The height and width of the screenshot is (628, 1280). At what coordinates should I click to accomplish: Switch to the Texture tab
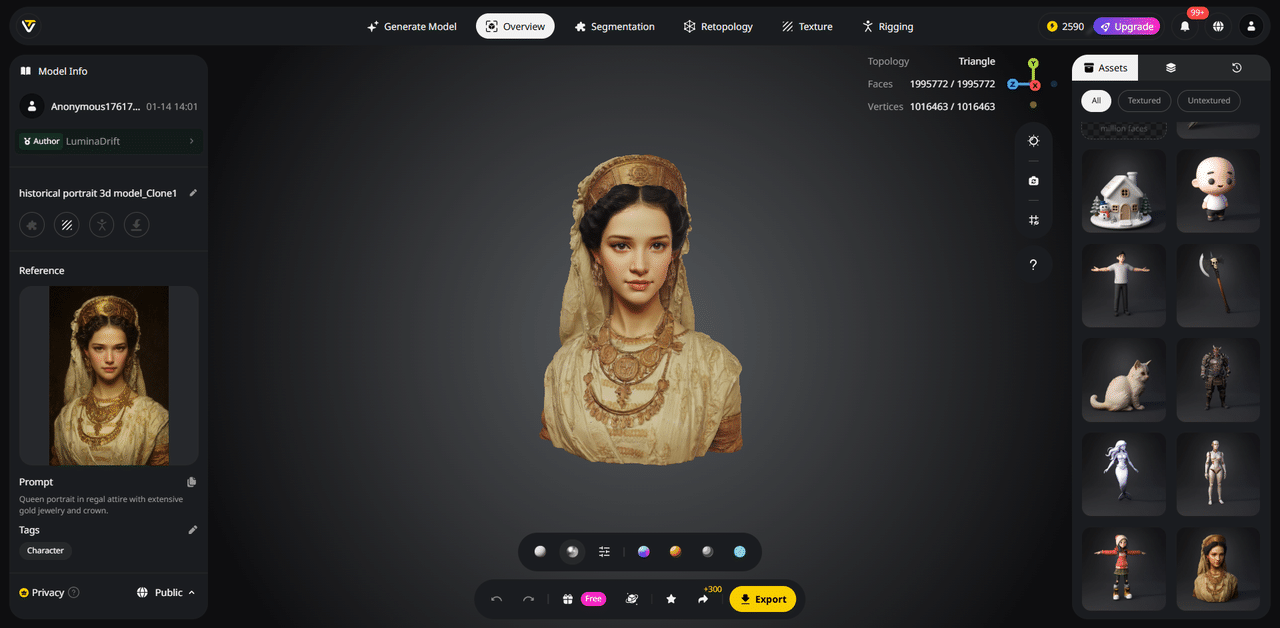(x=807, y=27)
